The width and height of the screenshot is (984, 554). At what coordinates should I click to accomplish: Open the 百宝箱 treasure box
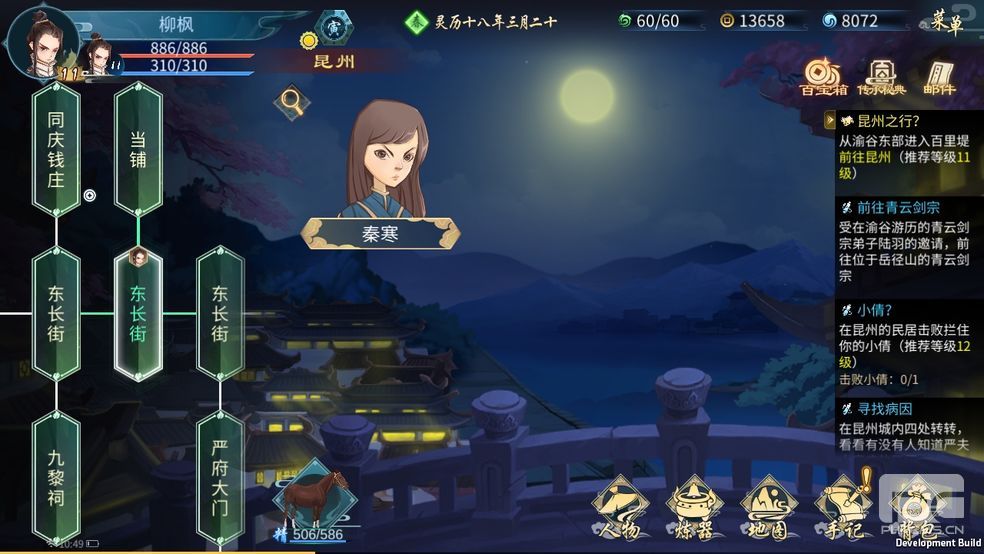(824, 76)
